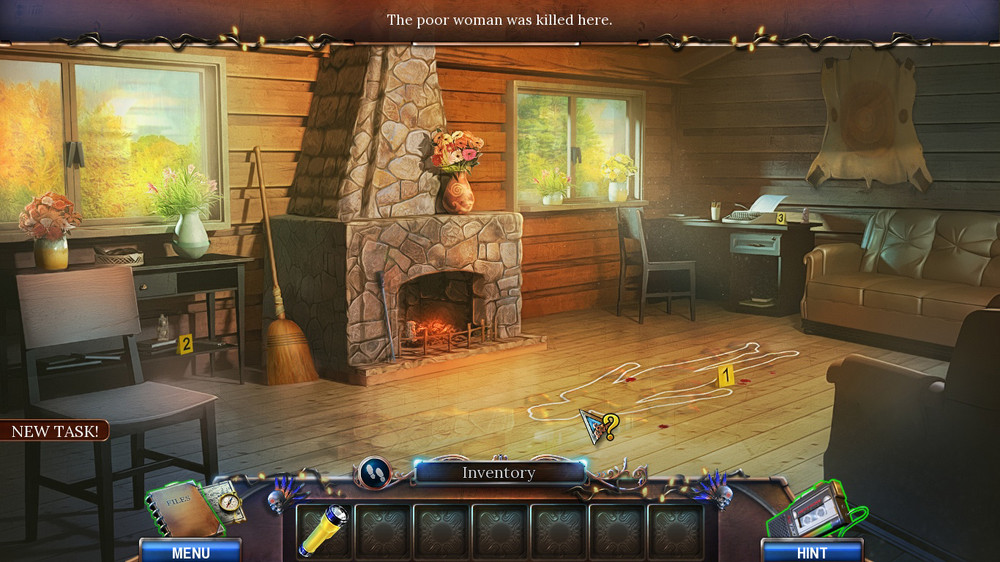Open the MENU button
This screenshot has height=562, width=1000.
[190, 551]
